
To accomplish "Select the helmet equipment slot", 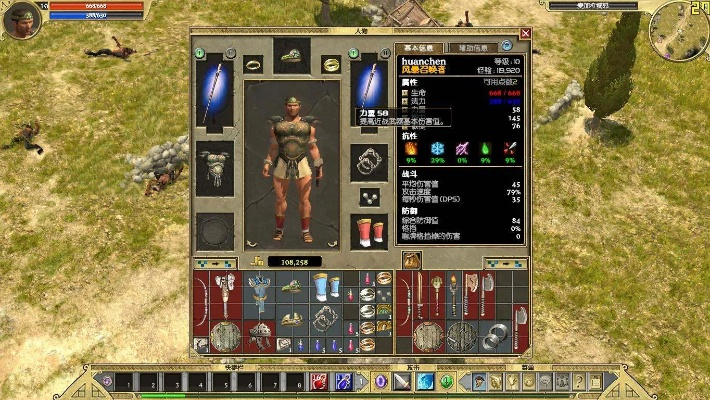I will 292,55.
